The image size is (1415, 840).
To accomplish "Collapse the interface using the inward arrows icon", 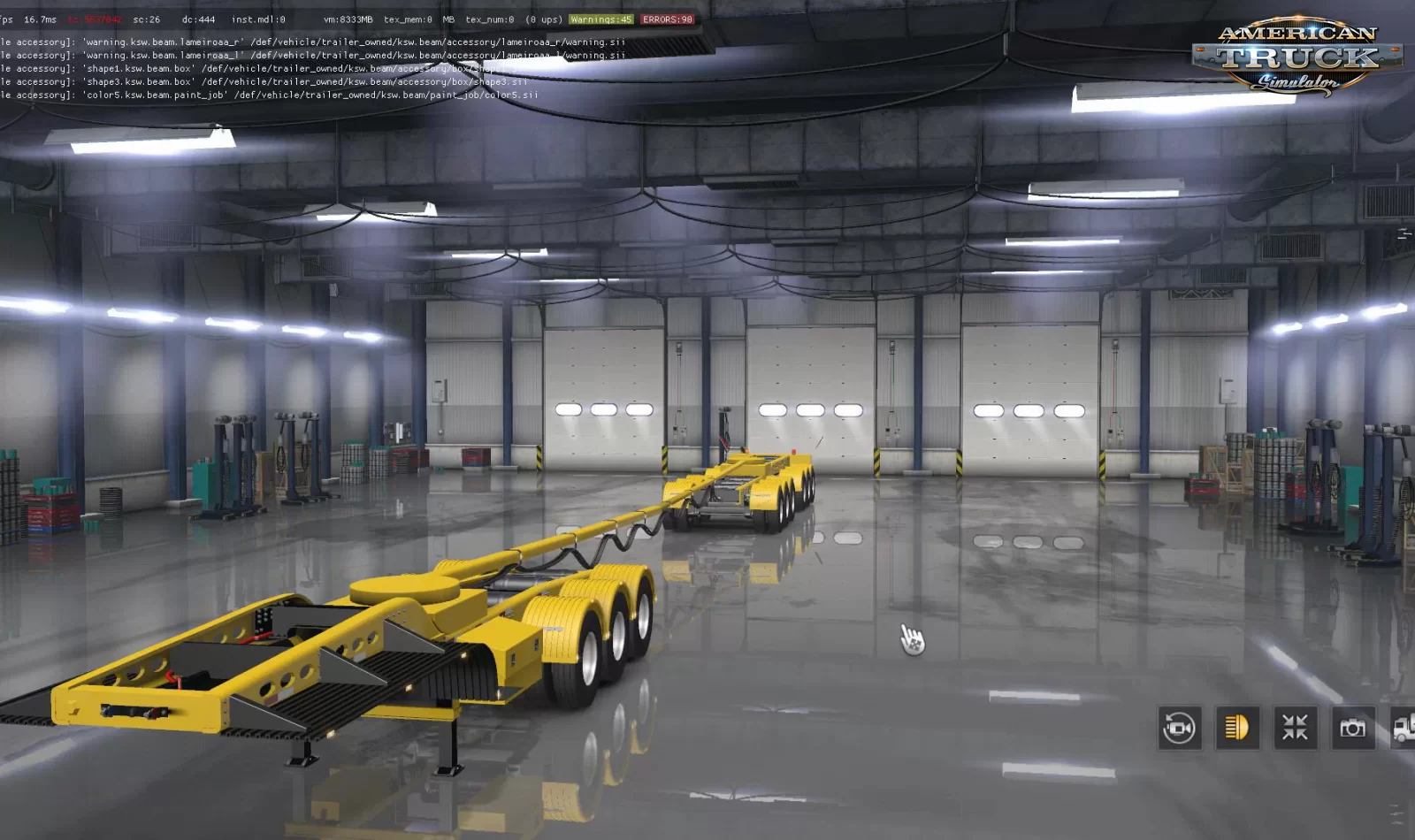I will pyautogui.click(x=1295, y=728).
